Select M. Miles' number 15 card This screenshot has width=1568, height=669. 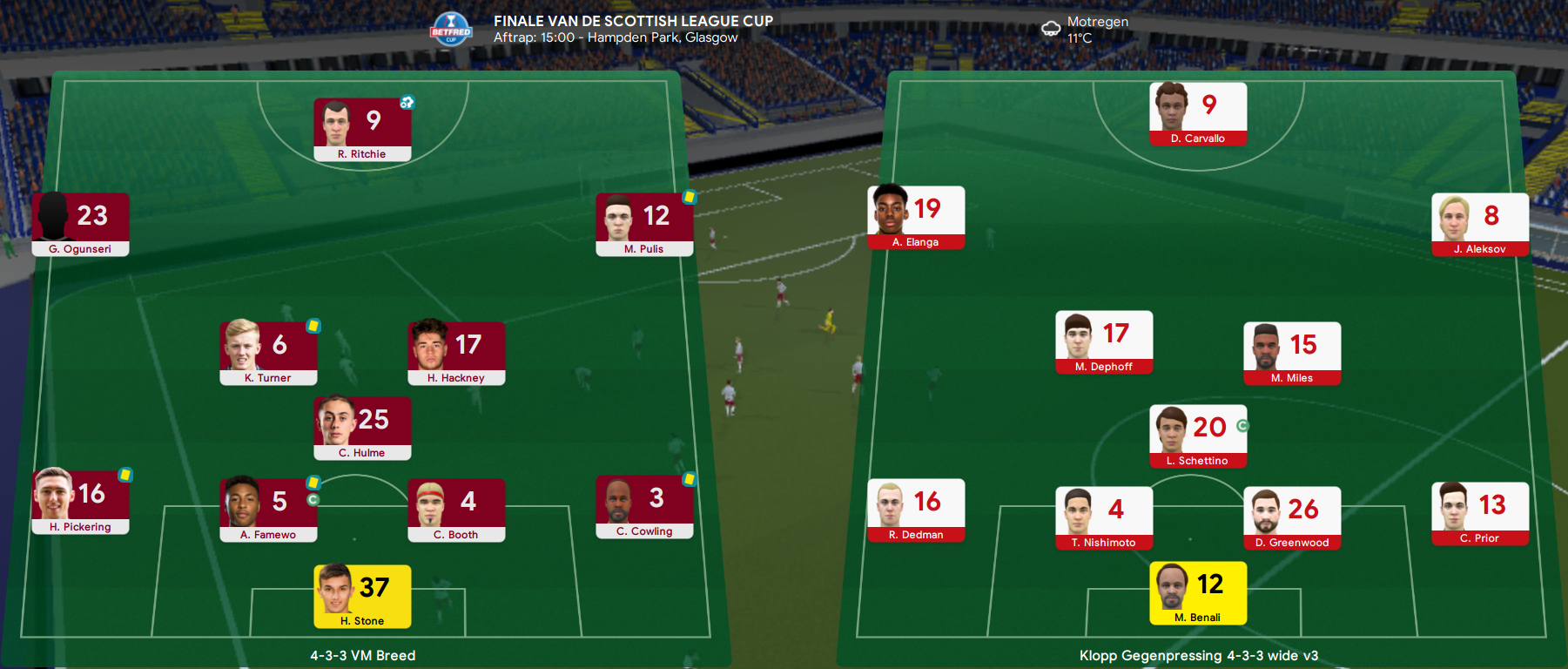click(1292, 353)
